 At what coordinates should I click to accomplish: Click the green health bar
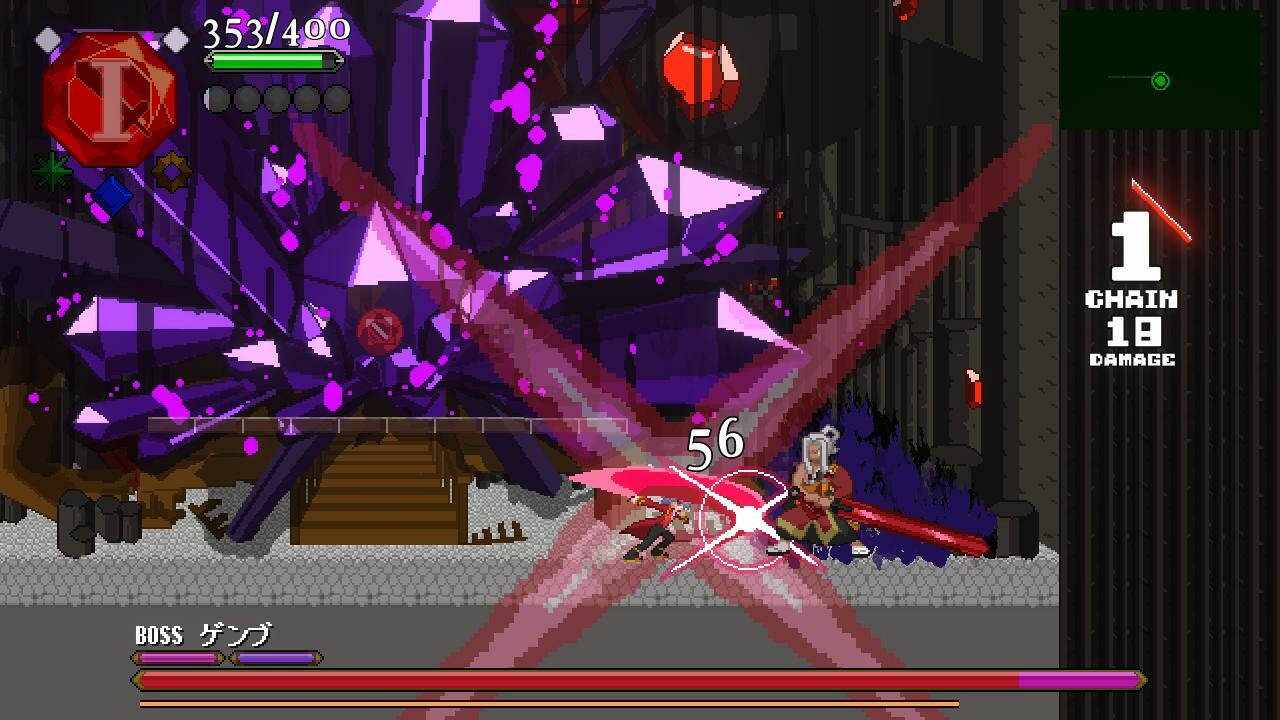268,60
